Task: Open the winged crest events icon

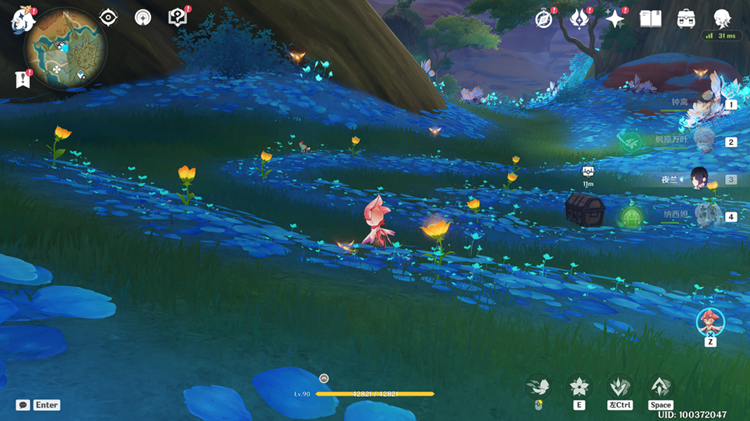Action: (x=580, y=18)
